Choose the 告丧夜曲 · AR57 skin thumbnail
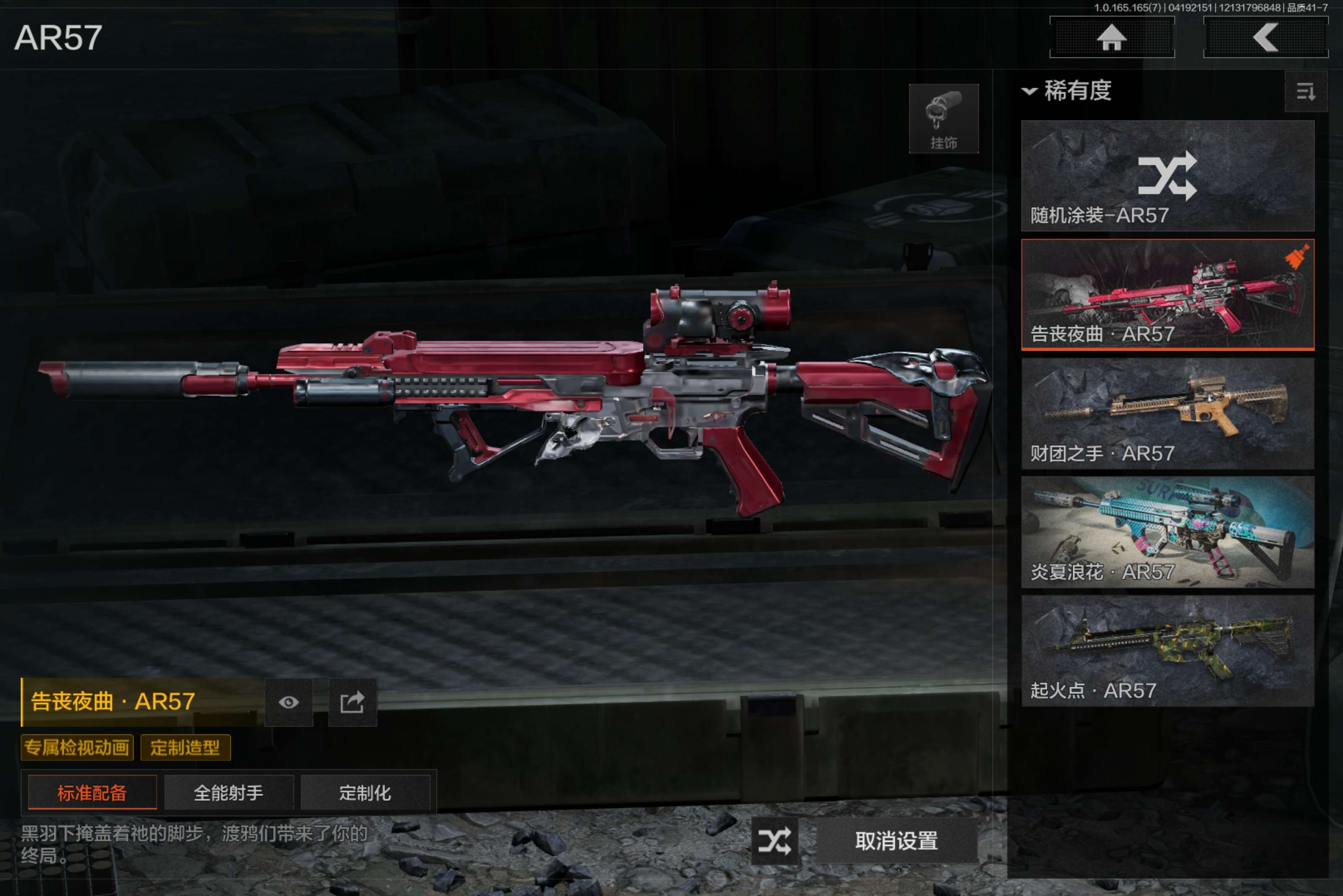 point(1167,294)
